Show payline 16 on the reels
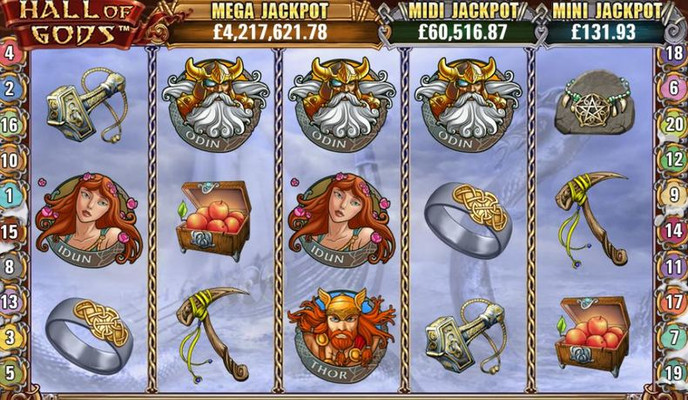688x400 pixels. point(9,125)
